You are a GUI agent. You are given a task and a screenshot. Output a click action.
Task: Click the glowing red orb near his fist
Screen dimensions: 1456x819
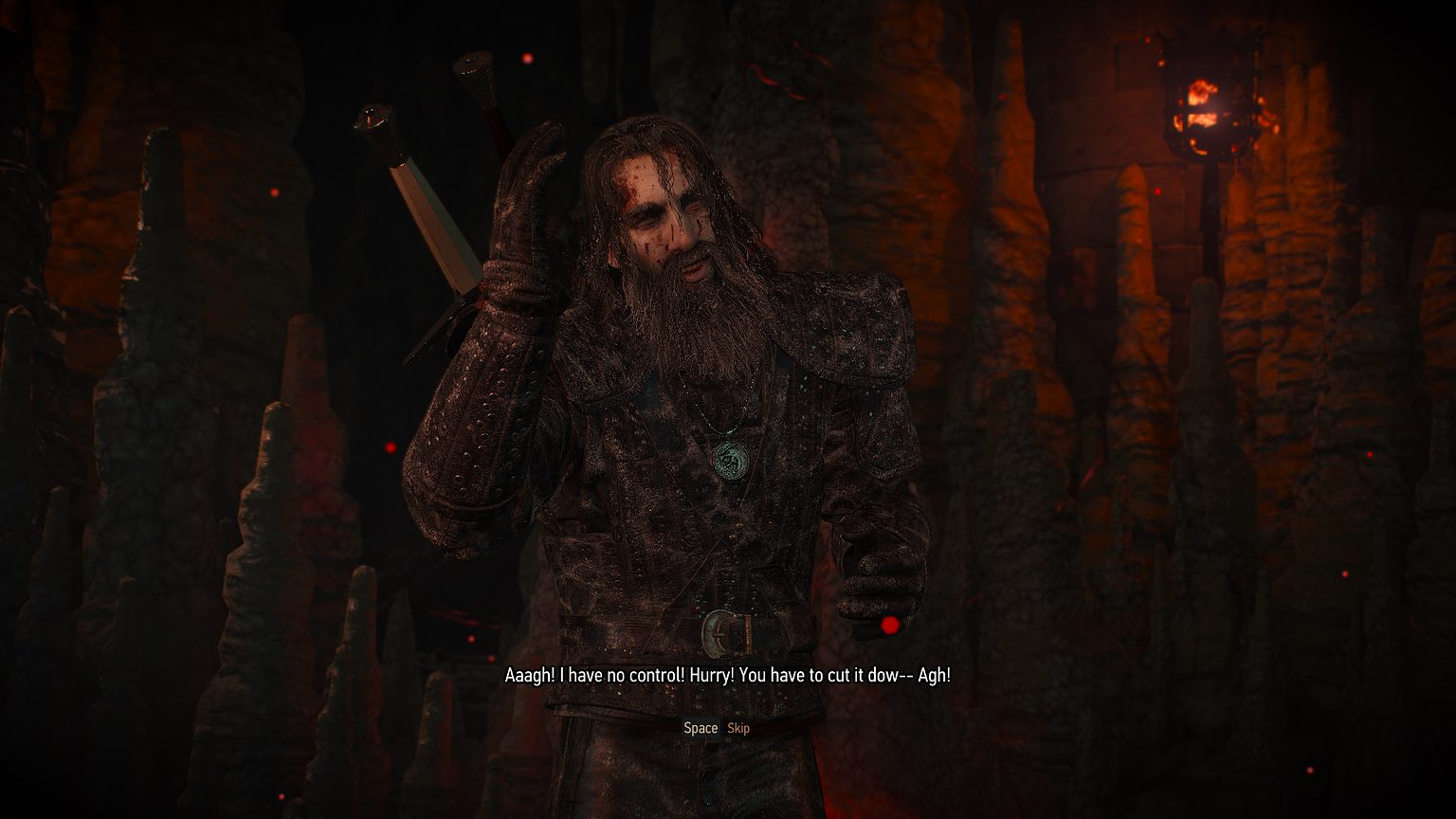[889, 626]
